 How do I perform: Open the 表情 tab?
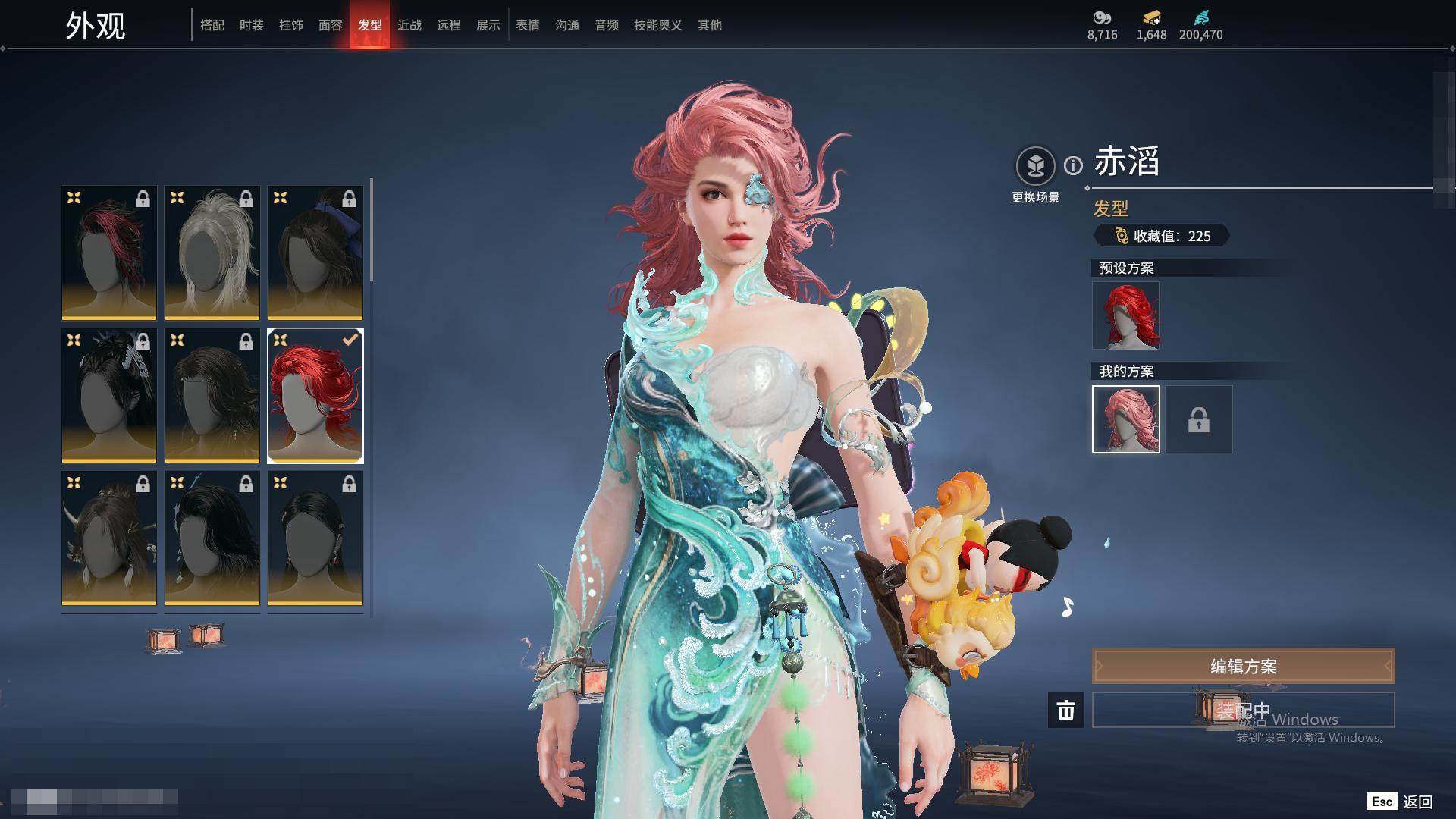click(x=528, y=25)
